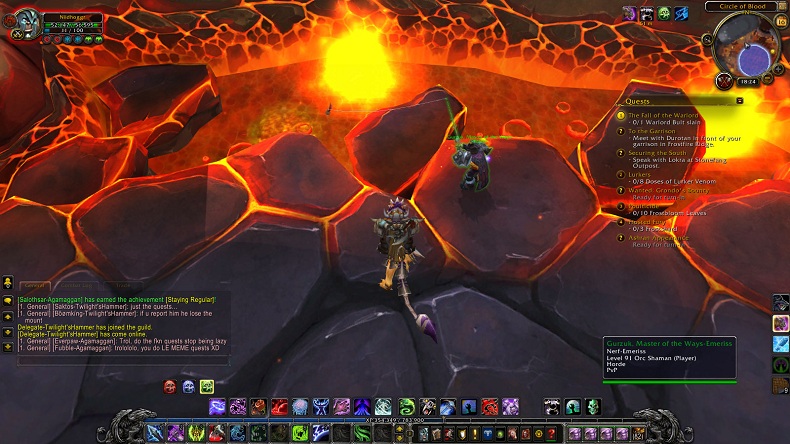Select The Fall of the Warlord quest
Image resolution: width=790 pixels, height=444 pixels.
point(663,115)
